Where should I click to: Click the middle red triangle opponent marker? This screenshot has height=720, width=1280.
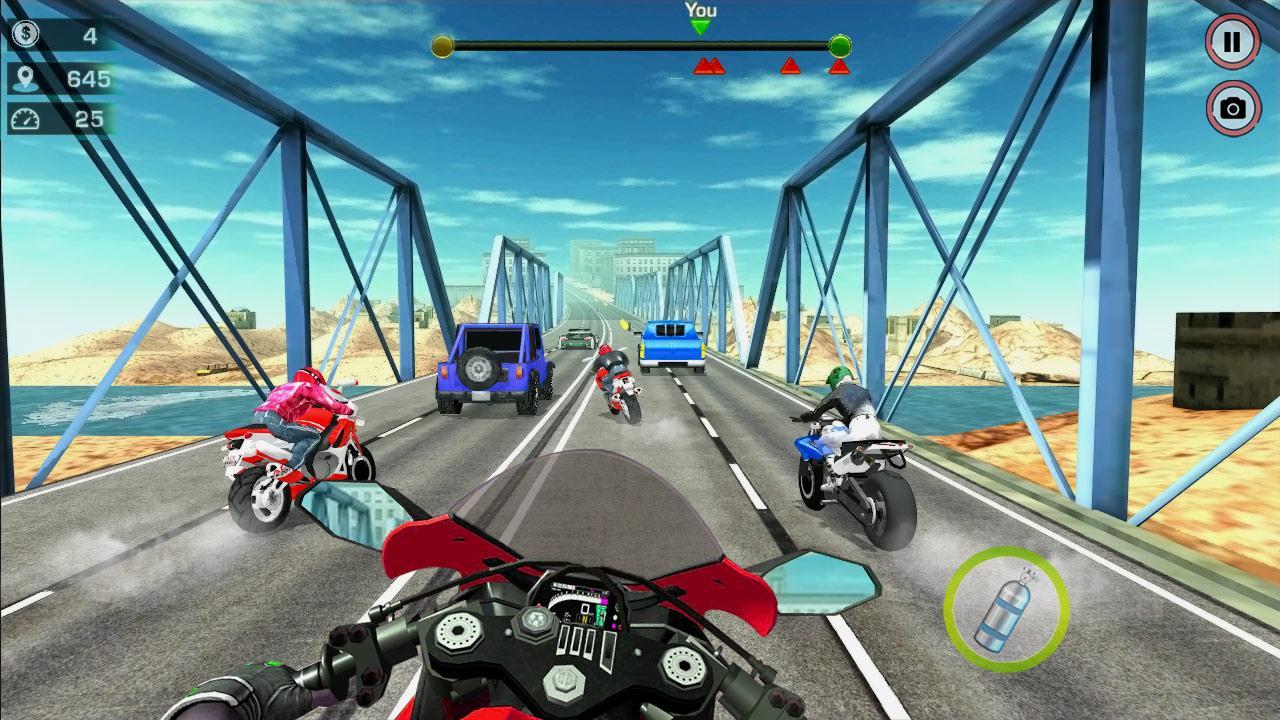pos(790,66)
